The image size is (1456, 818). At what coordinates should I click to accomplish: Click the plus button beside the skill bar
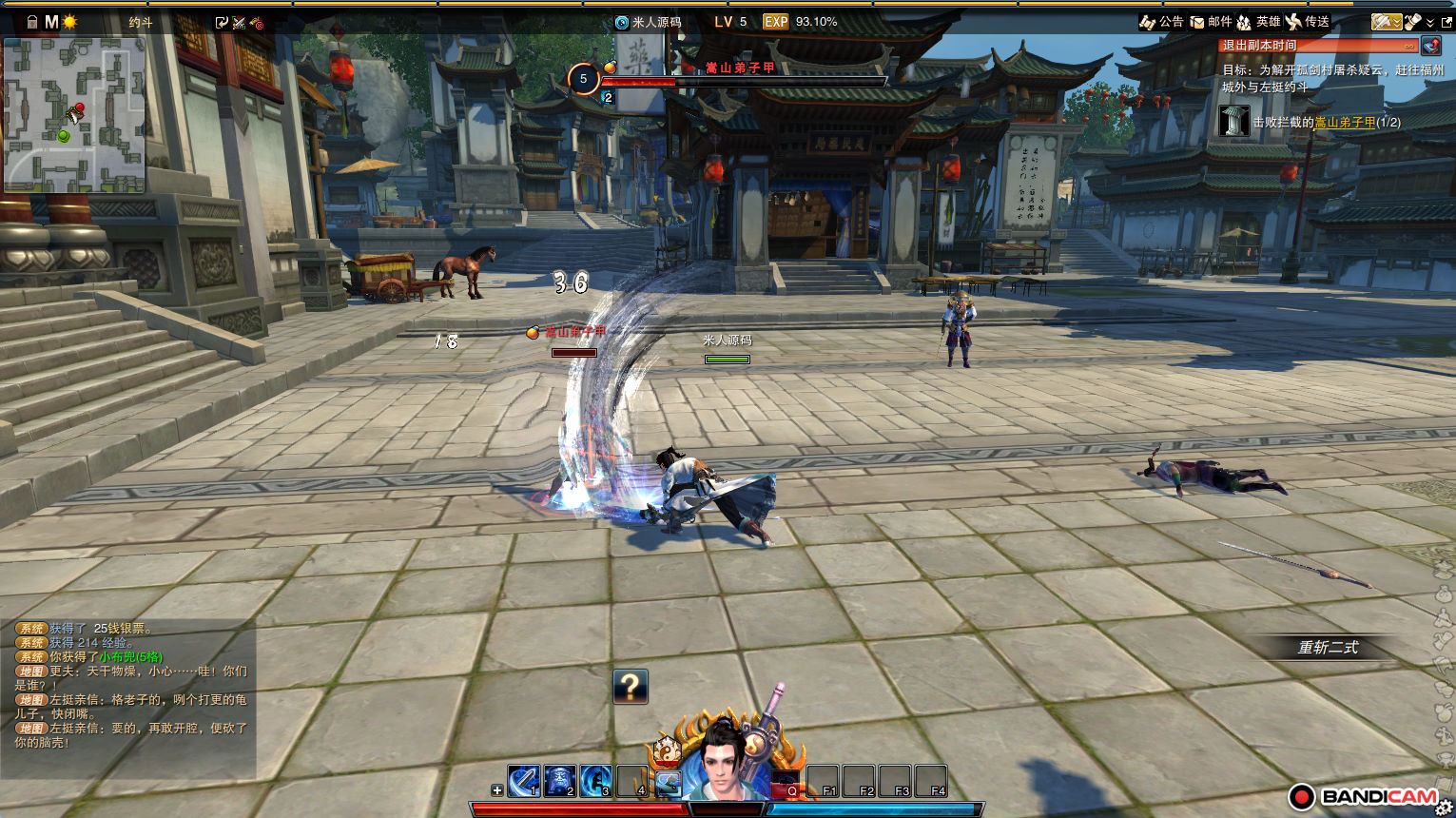(497, 790)
